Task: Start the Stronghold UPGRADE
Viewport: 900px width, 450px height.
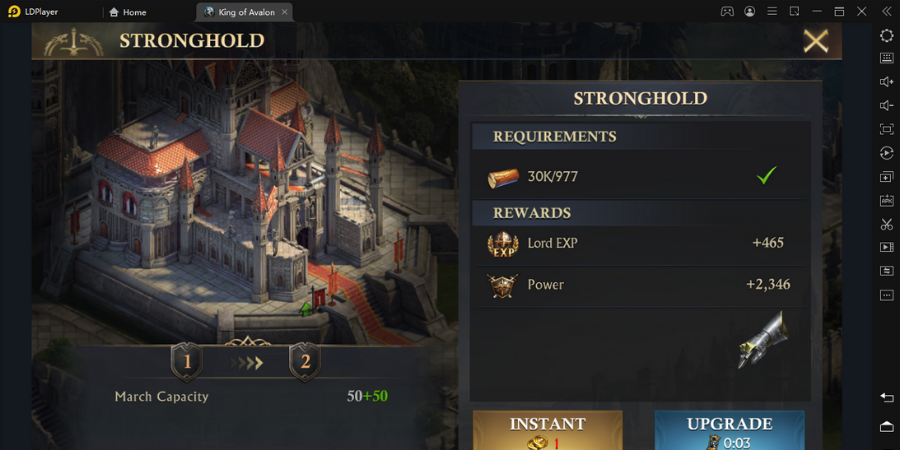Action: (x=729, y=430)
